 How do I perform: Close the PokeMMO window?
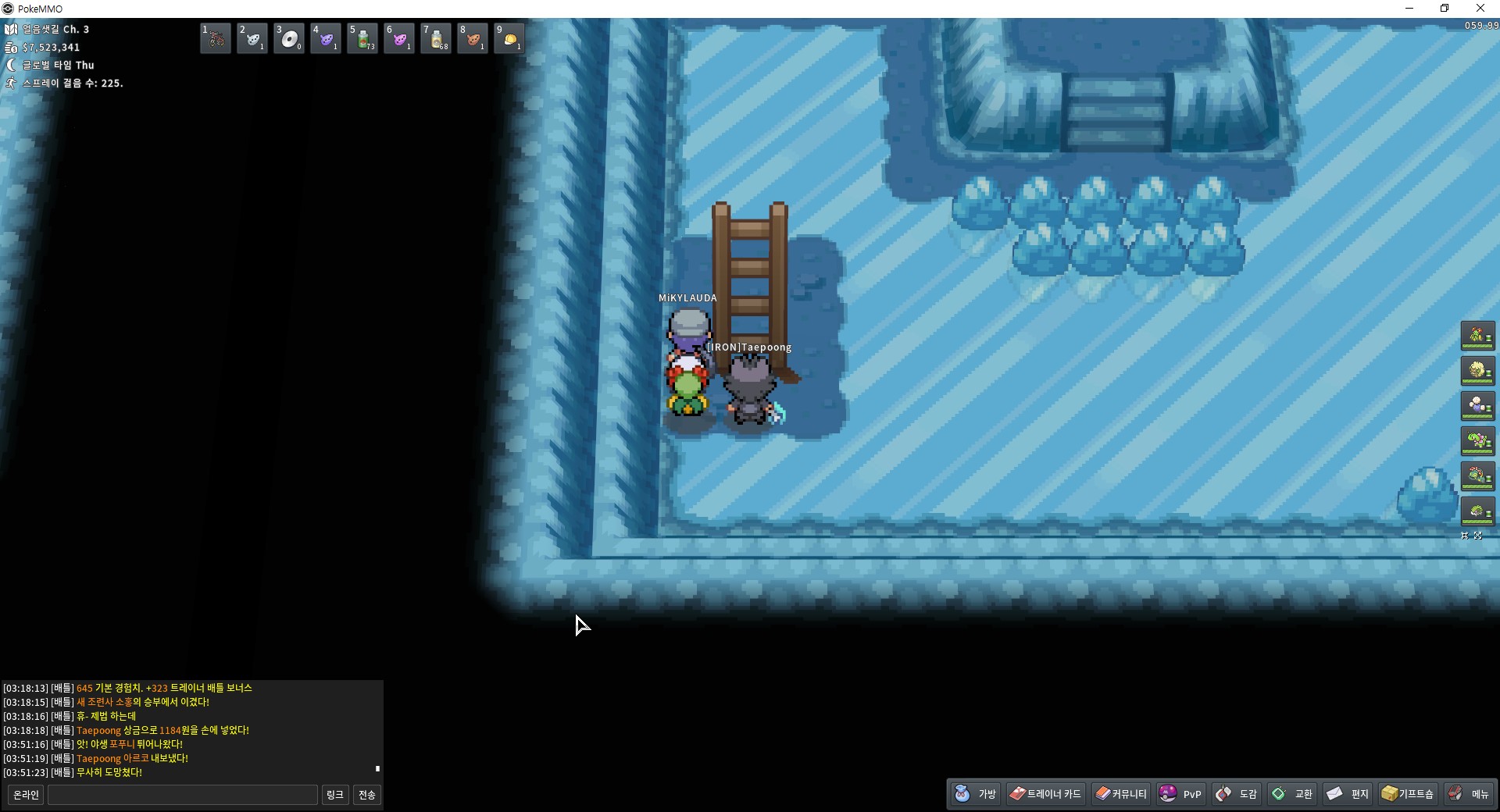(1480, 9)
